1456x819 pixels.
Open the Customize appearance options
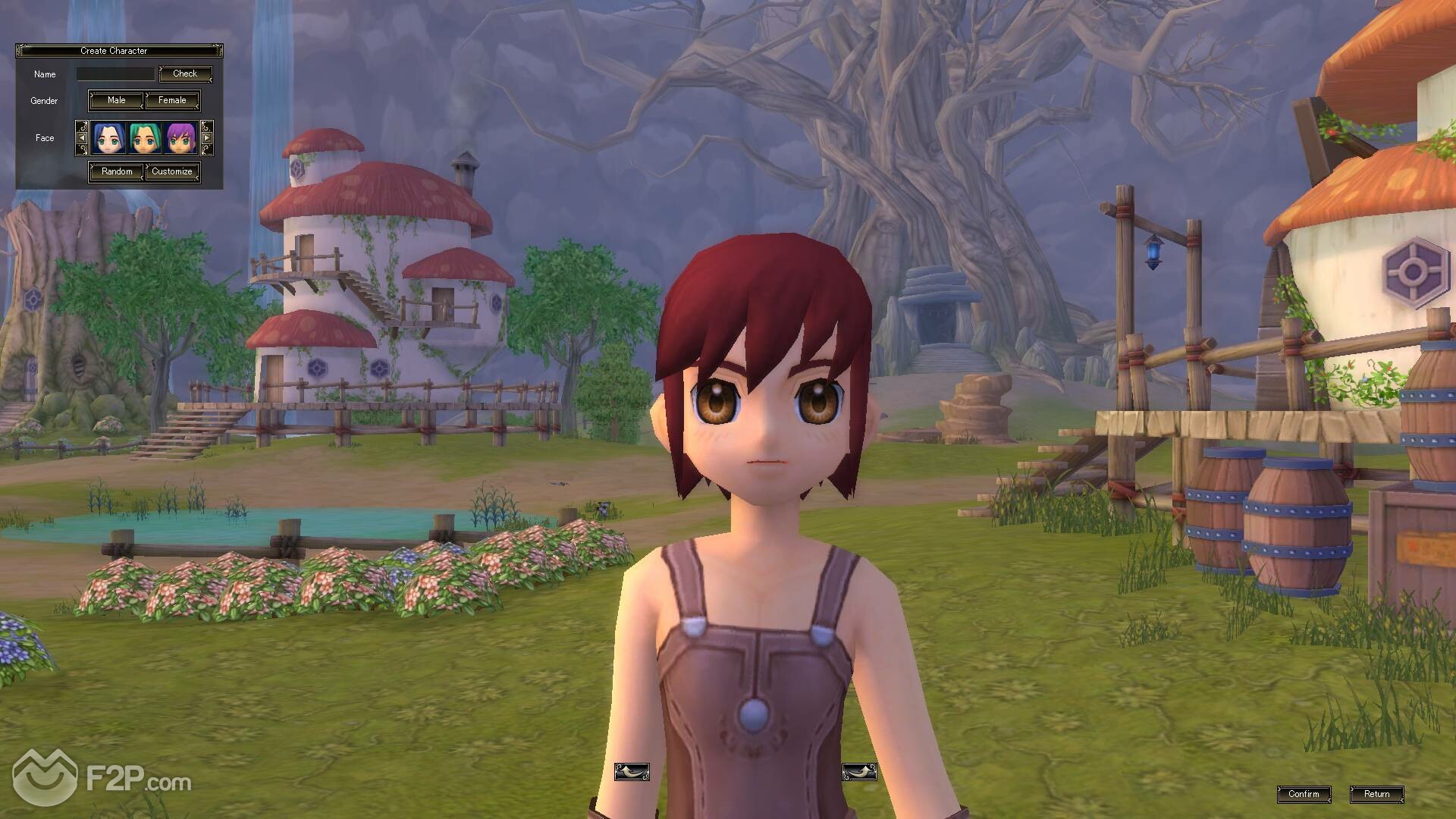[172, 171]
